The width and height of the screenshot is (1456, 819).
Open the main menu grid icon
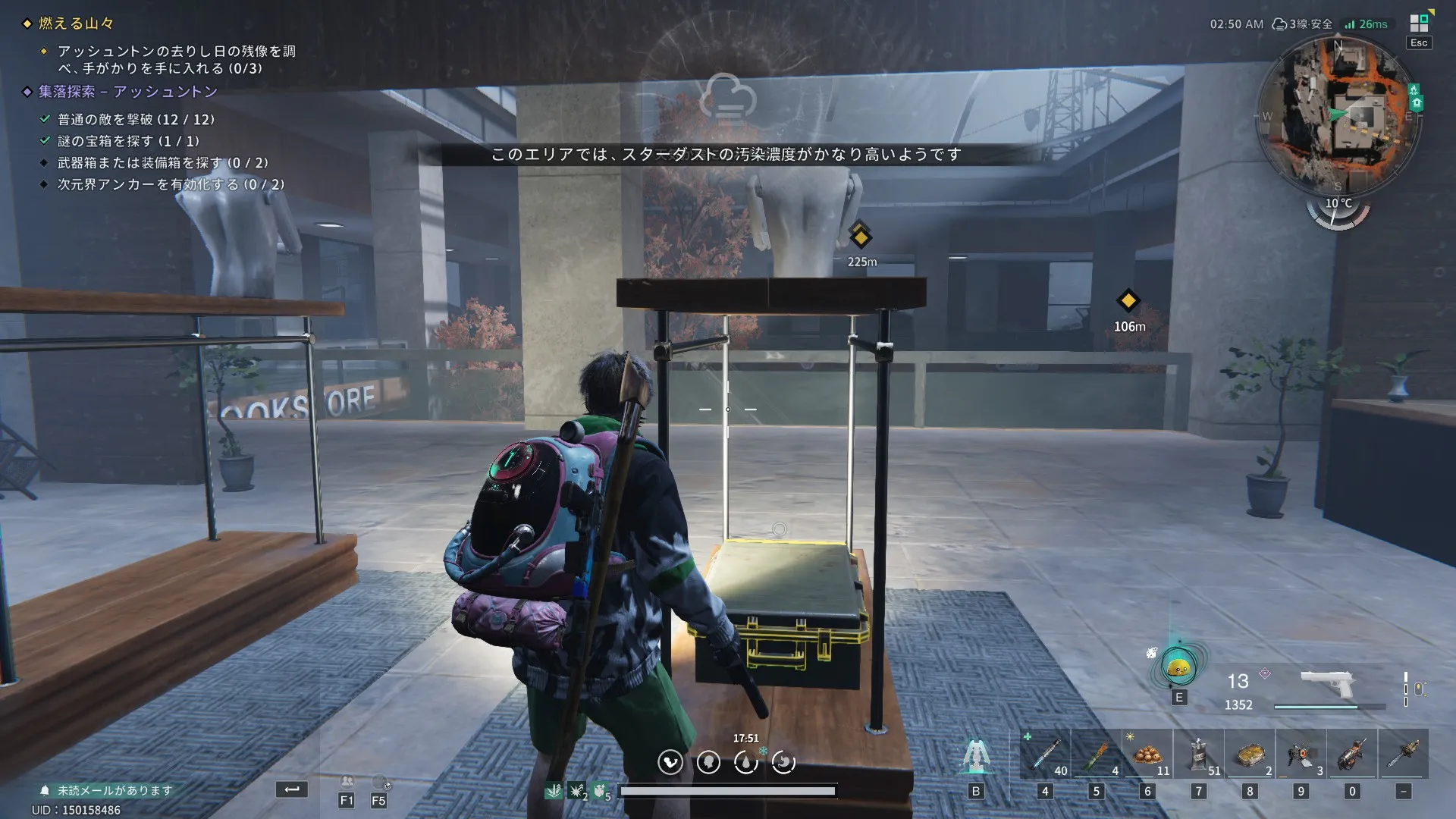click(x=1419, y=23)
